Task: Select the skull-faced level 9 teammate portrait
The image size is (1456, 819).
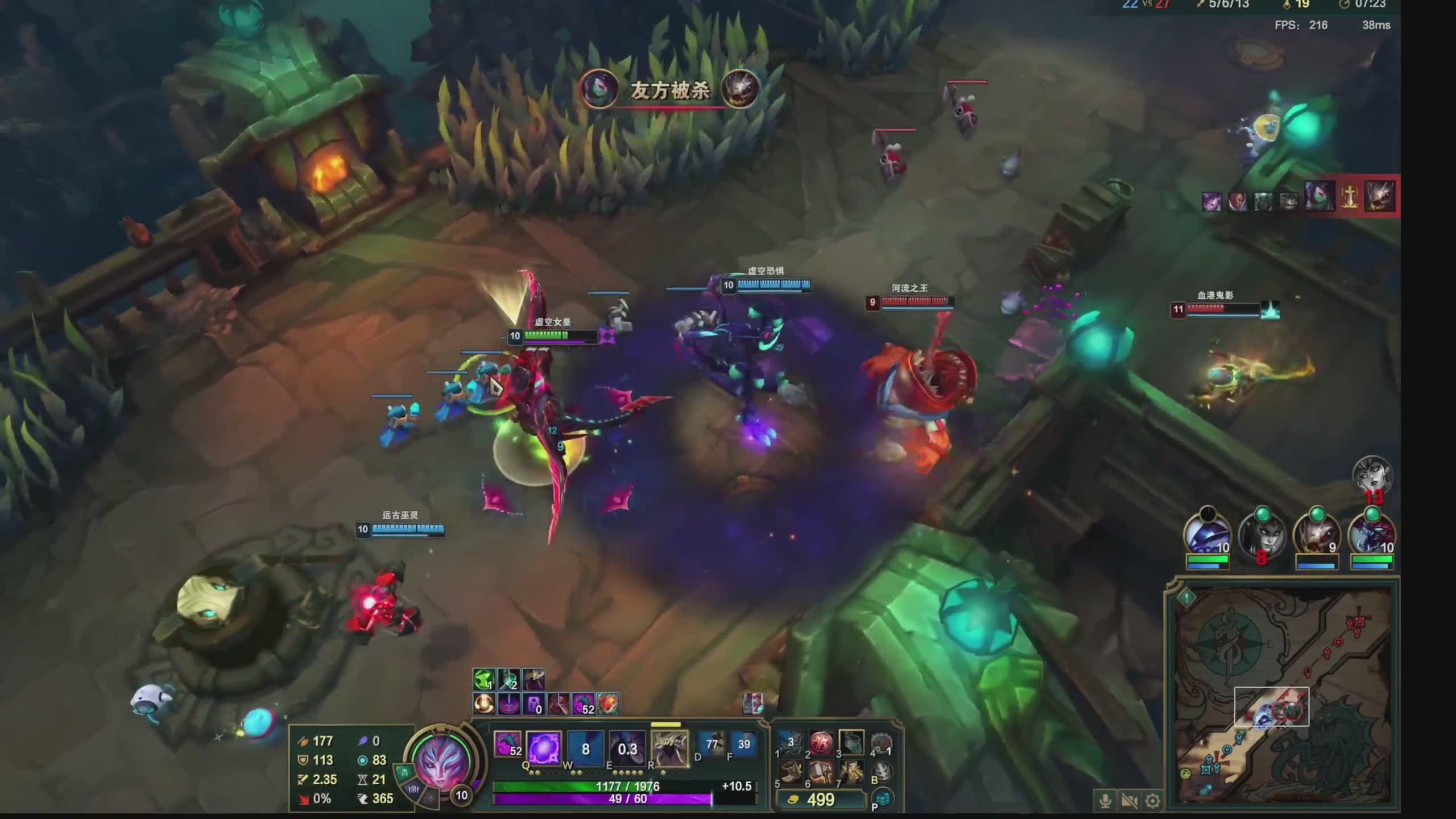Action: (1316, 536)
